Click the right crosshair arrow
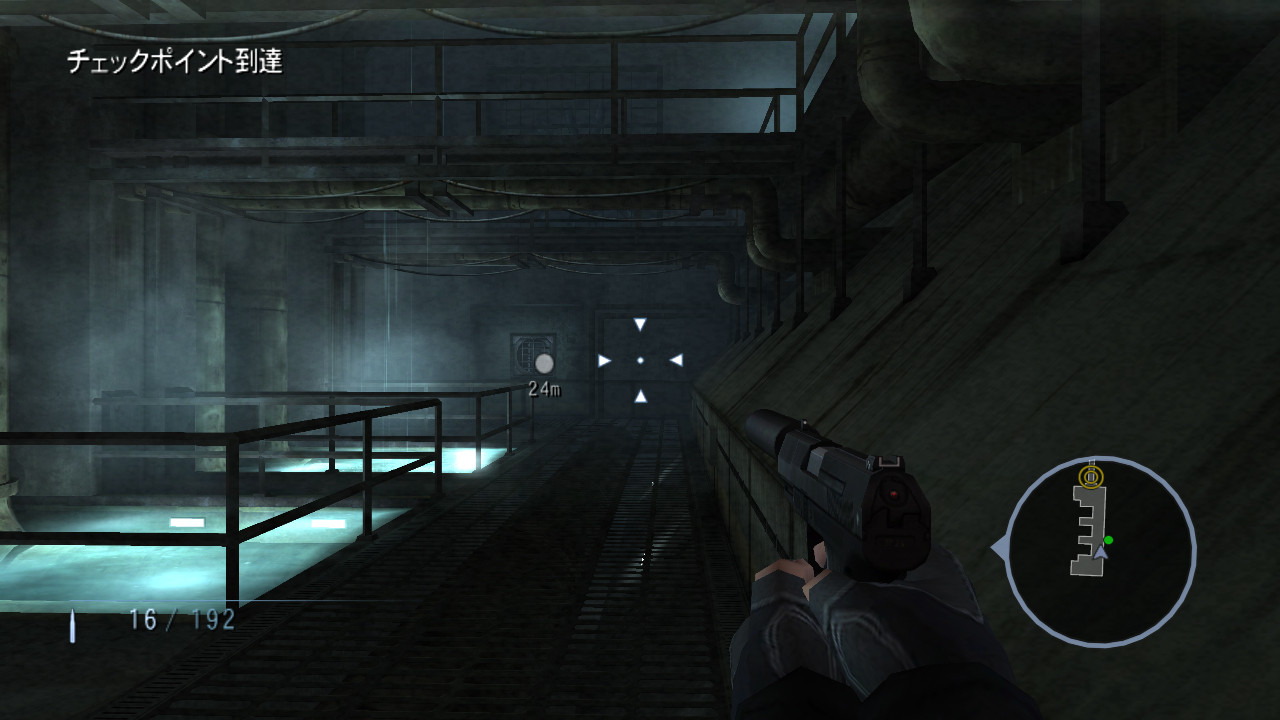Screen dimensions: 1280x720 click(x=676, y=358)
